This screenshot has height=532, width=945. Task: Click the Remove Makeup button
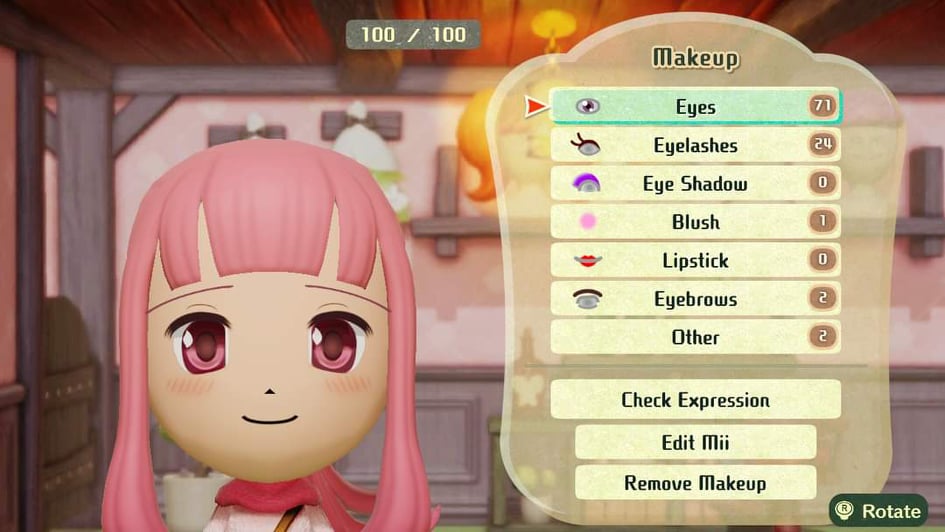[x=695, y=483]
